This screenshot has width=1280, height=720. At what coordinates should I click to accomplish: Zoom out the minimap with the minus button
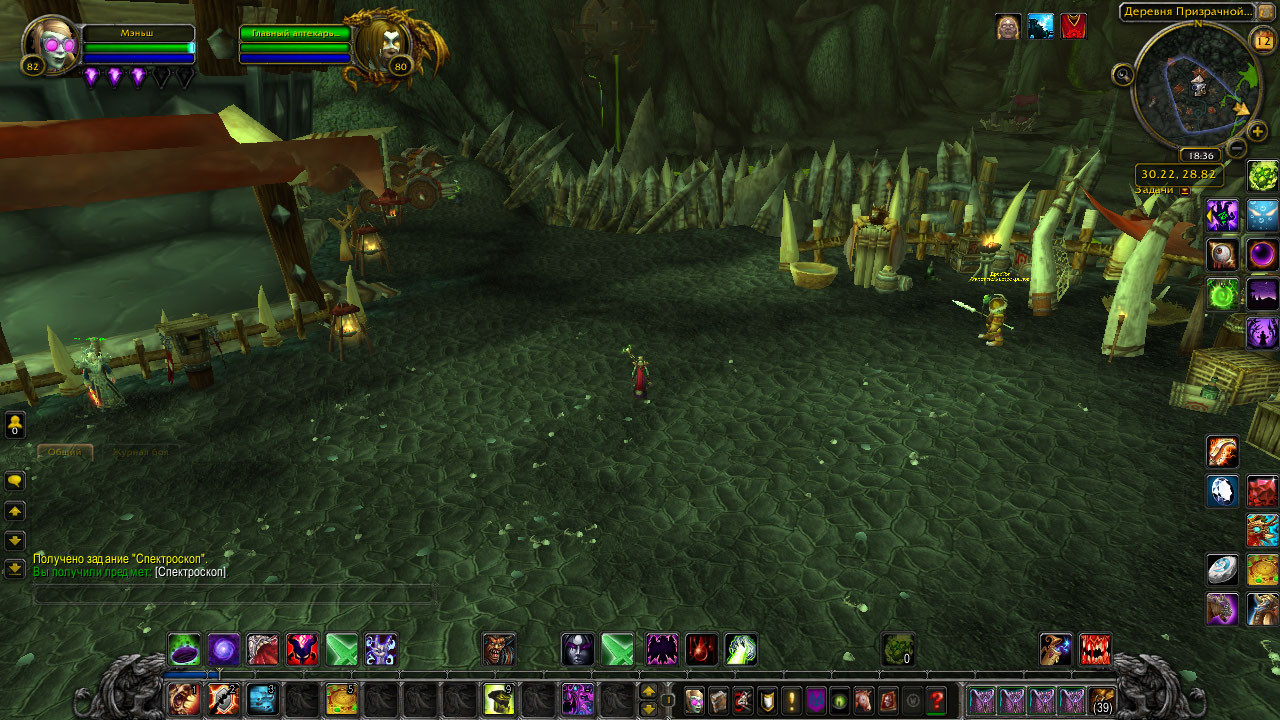pos(1236,149)
